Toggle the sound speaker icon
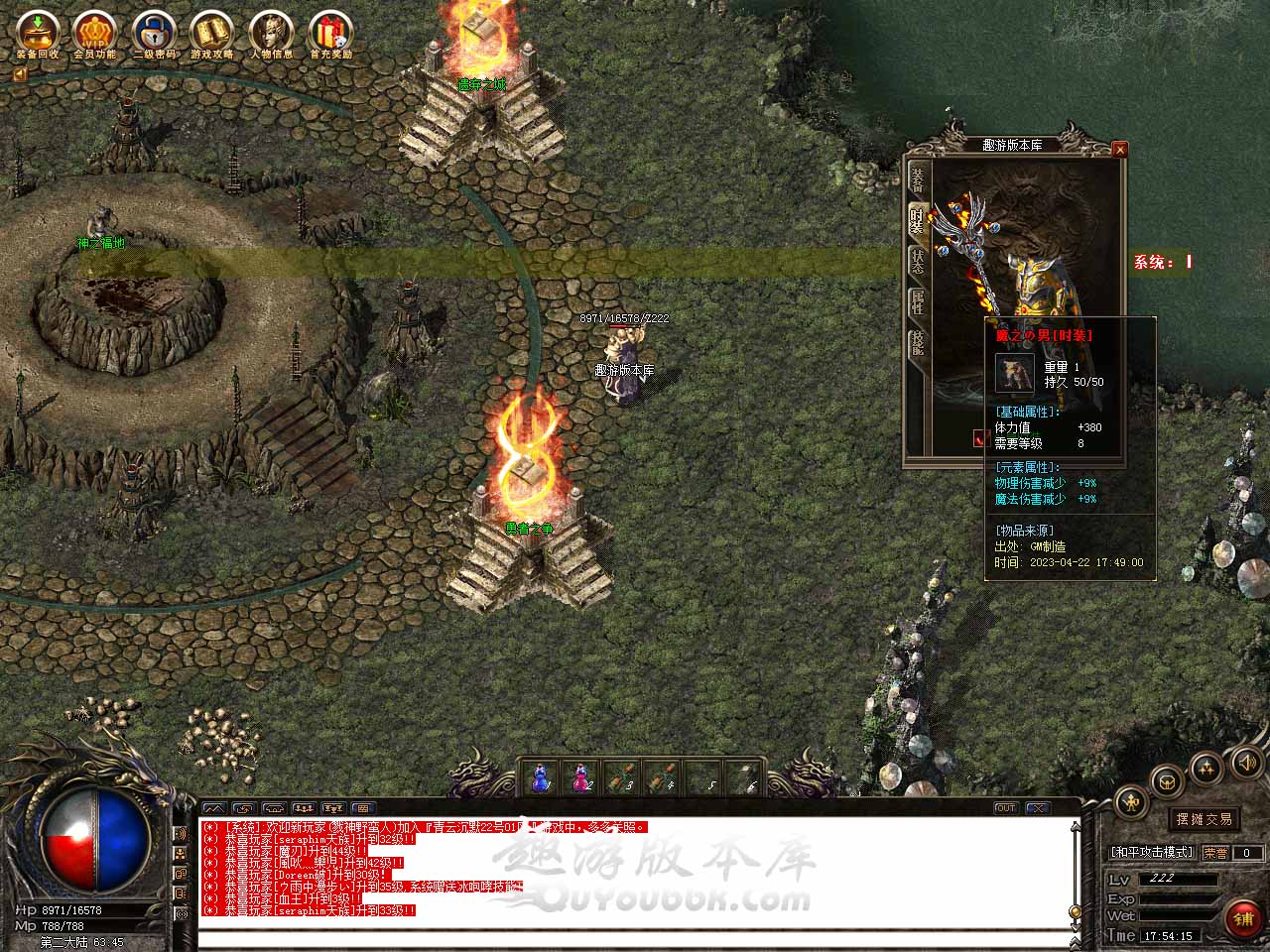 (x=1245, y=762)
